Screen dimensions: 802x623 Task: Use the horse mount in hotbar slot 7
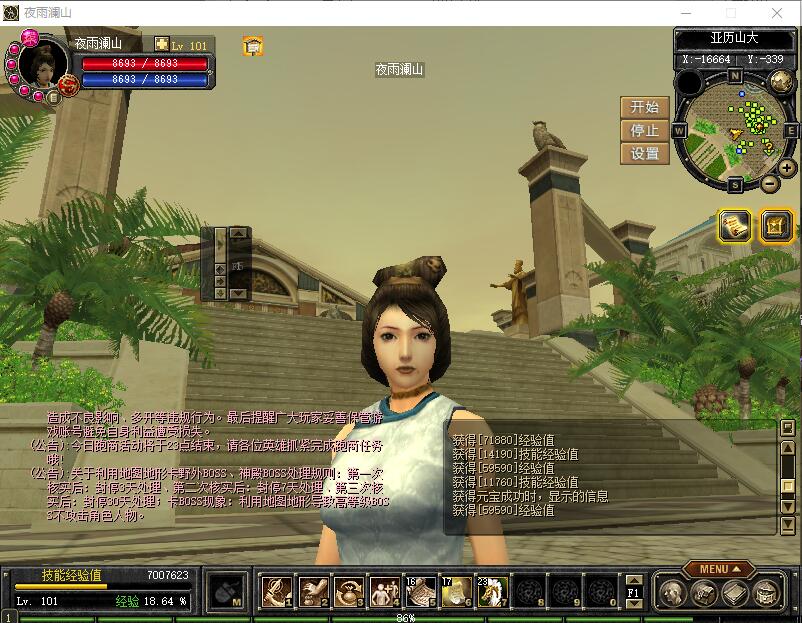(x=492, y=591)
